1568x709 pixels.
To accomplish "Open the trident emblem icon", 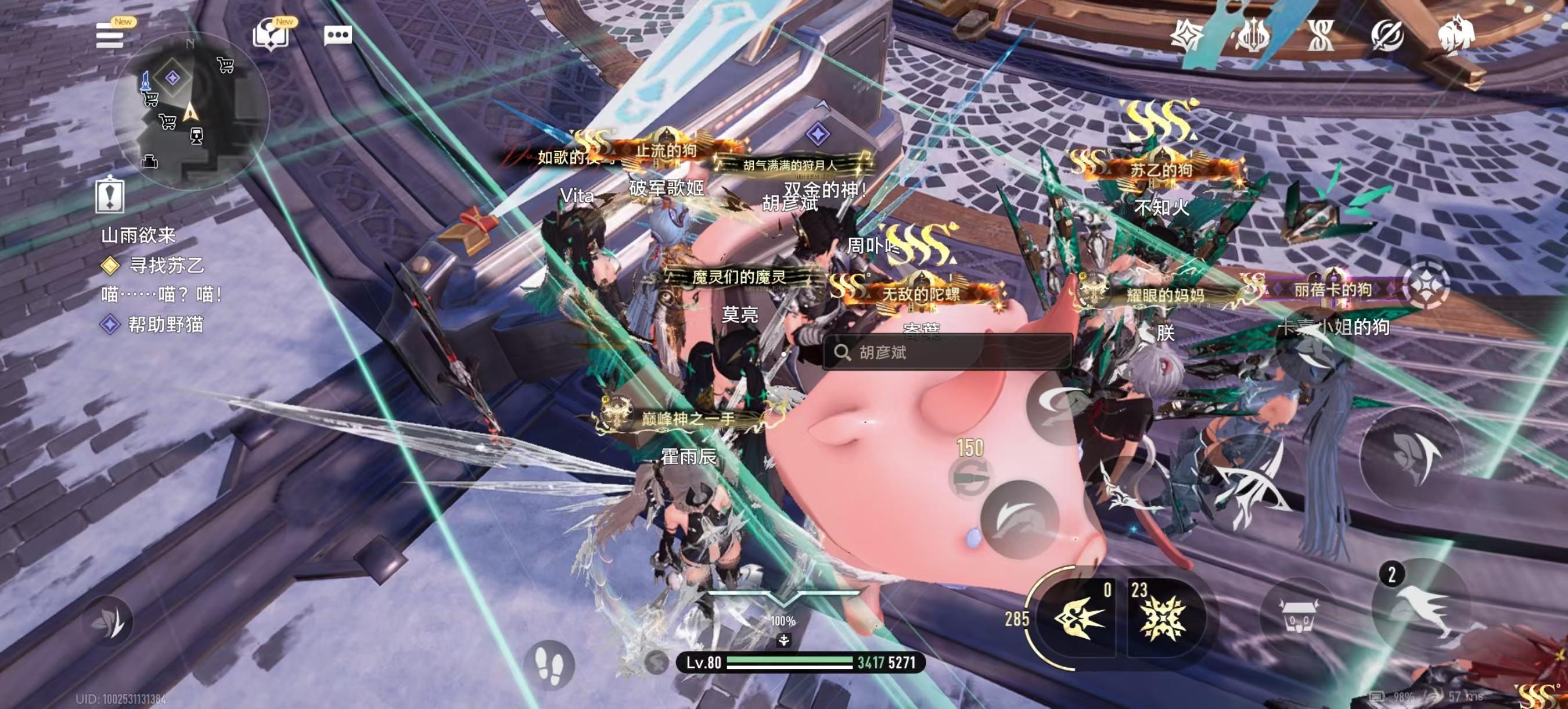I will click(1253, 35).
